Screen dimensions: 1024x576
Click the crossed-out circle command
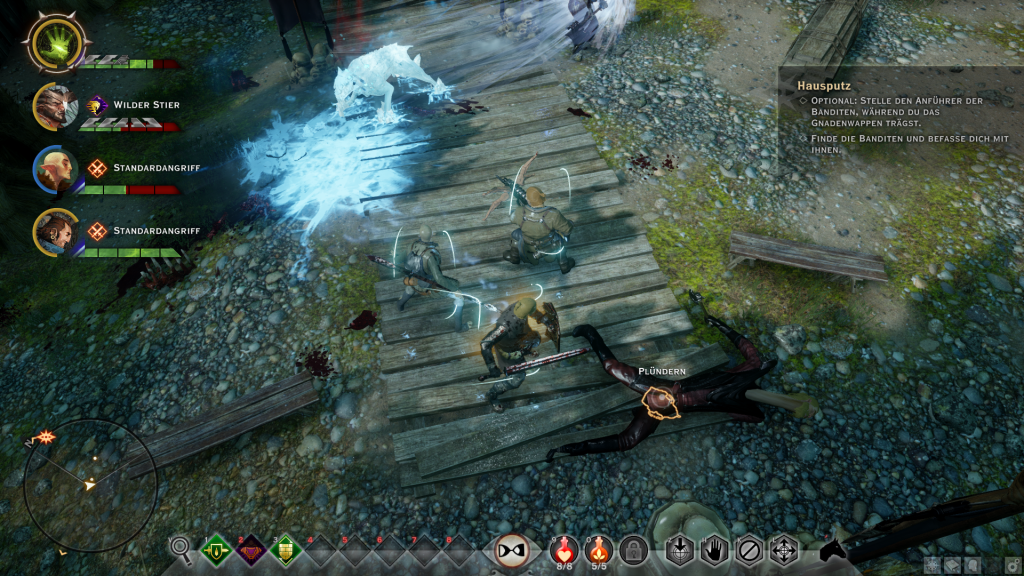[749, 549]
